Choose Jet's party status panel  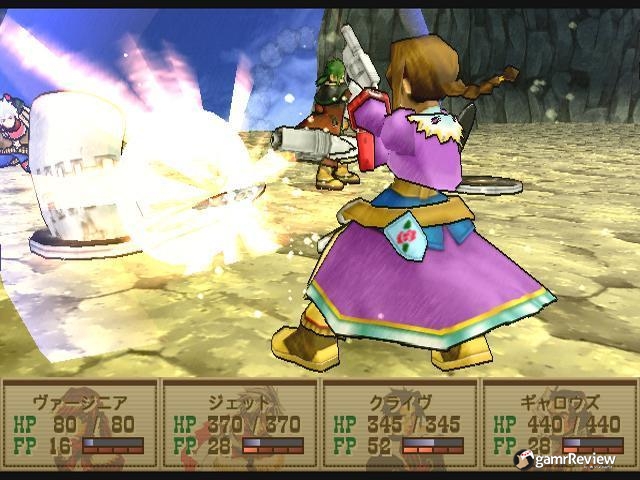pos(240,423)
